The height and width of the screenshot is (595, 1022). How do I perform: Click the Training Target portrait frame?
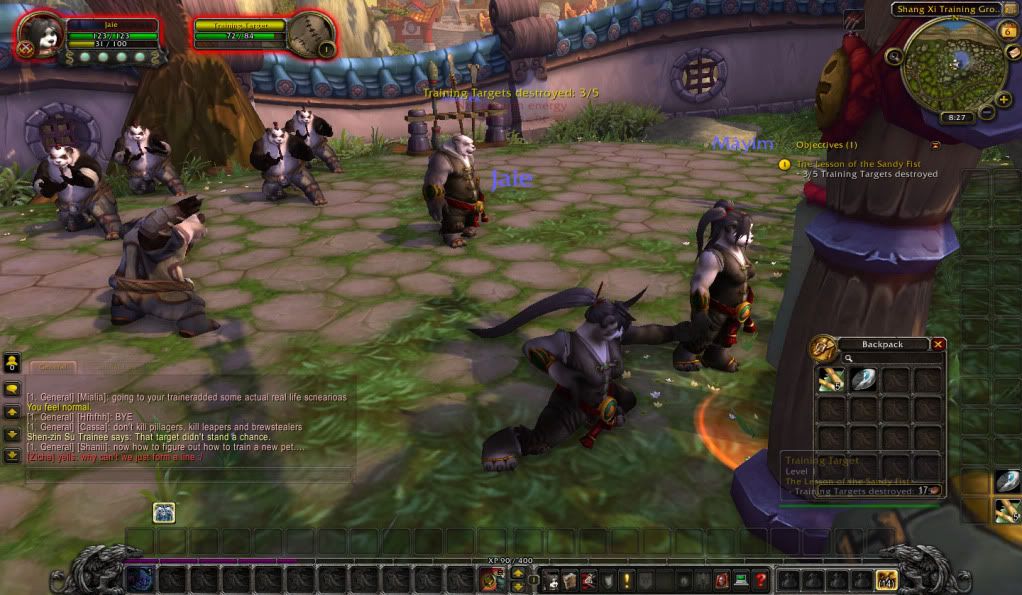click(309, 34)
